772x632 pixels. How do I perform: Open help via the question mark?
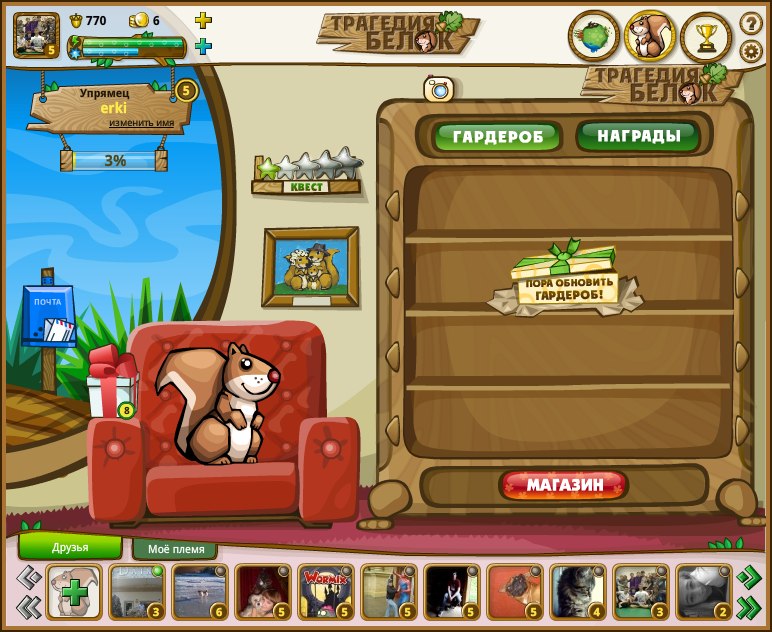pyautogui.click(x=750, y=22)
